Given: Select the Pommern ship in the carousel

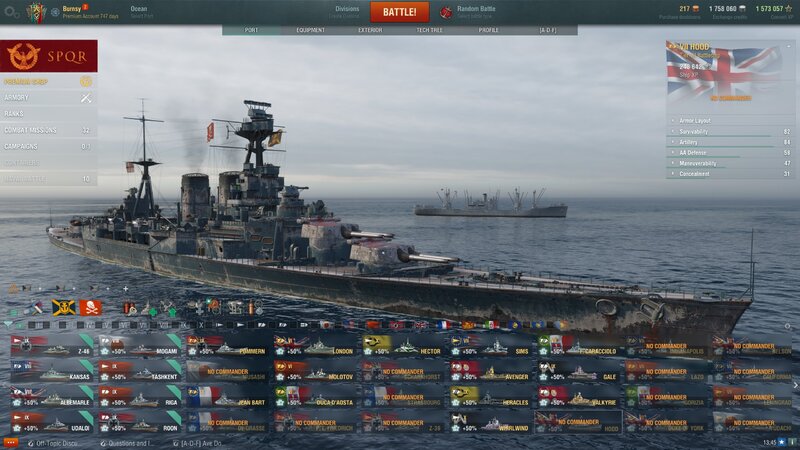Looking at the screenshot, I should pyautogui.click(x=228, y=349).
